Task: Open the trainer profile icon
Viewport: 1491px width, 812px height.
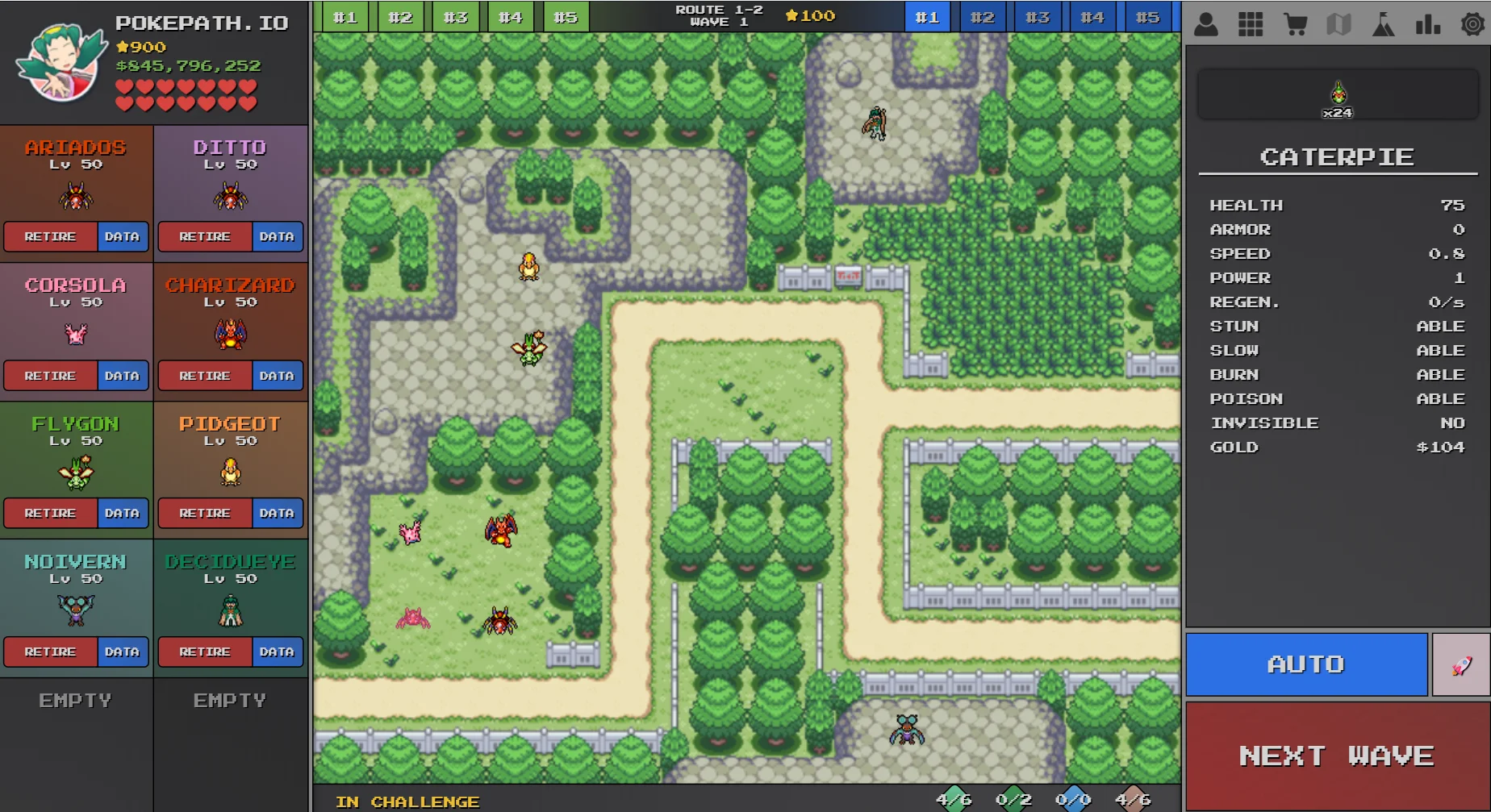Action: tap(1206, 23)
